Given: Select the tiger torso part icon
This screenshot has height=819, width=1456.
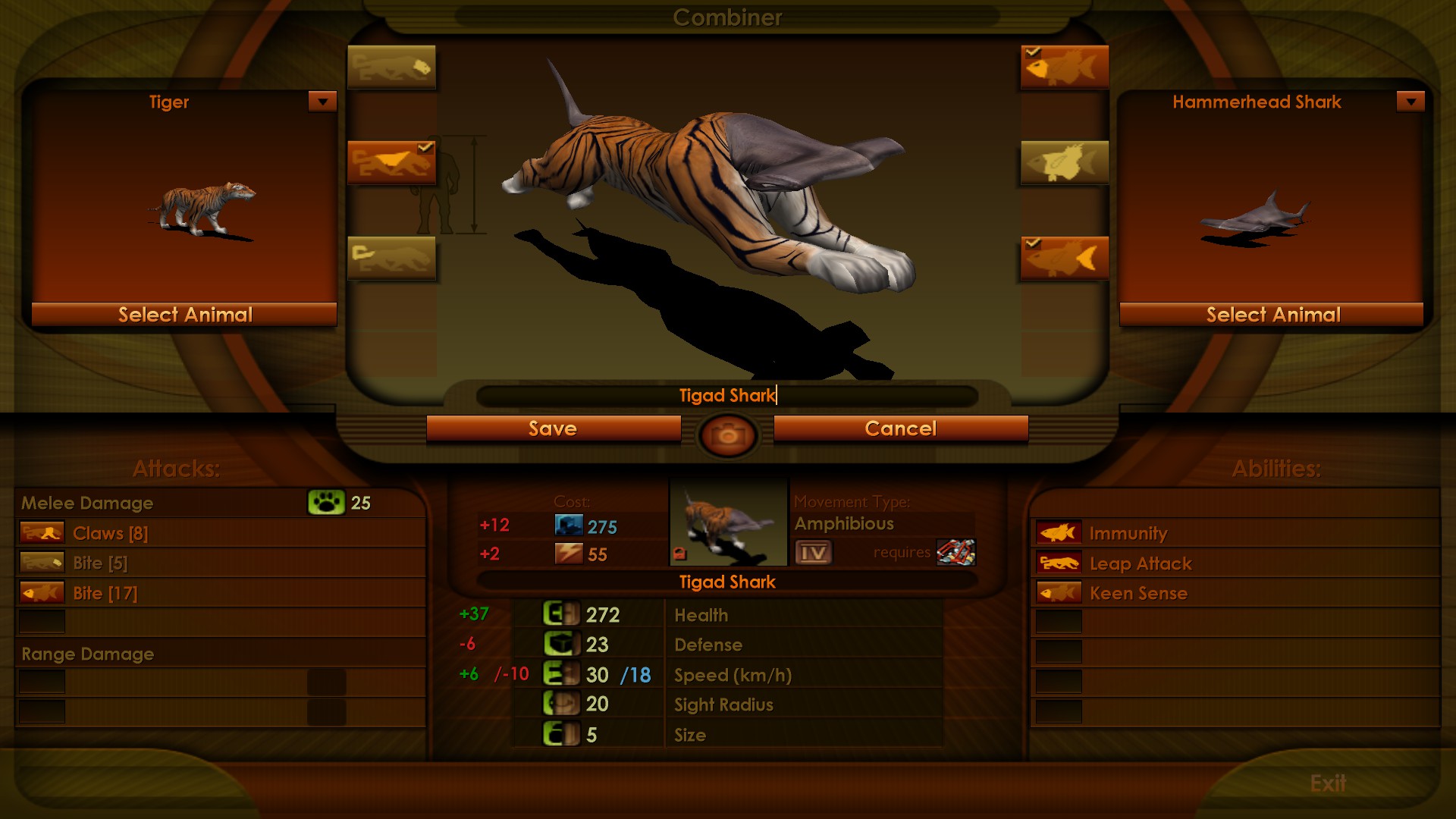Looking at the screenshot, I should click(391, 162).
